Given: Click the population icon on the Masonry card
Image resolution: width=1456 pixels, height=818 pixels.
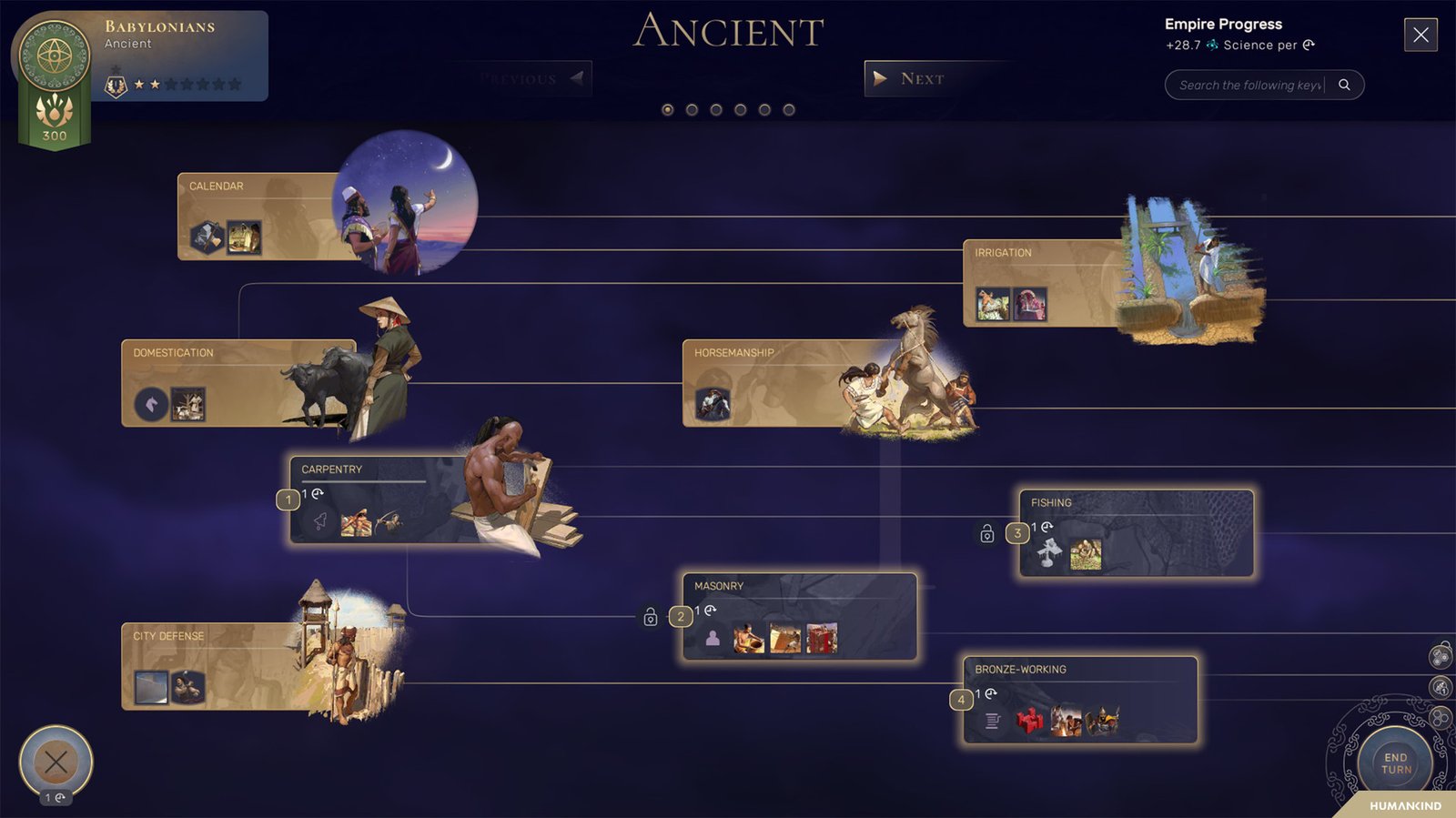Looking at the screenshot, I should pos(713,638).
